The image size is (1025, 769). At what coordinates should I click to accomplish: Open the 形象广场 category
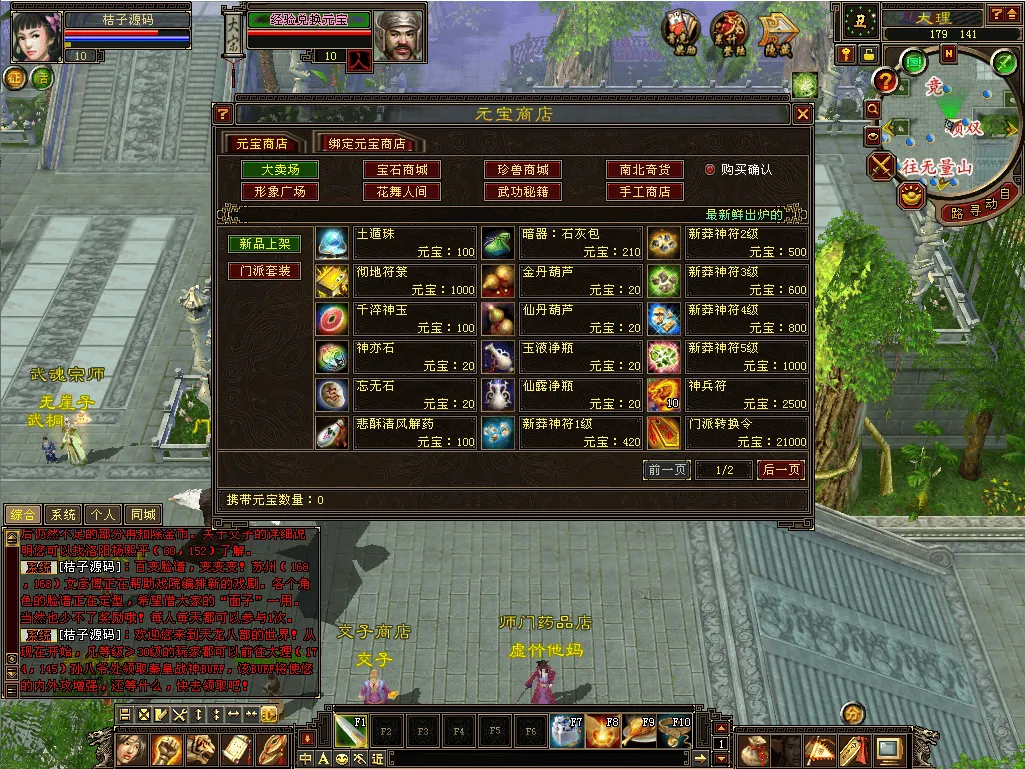280,191
